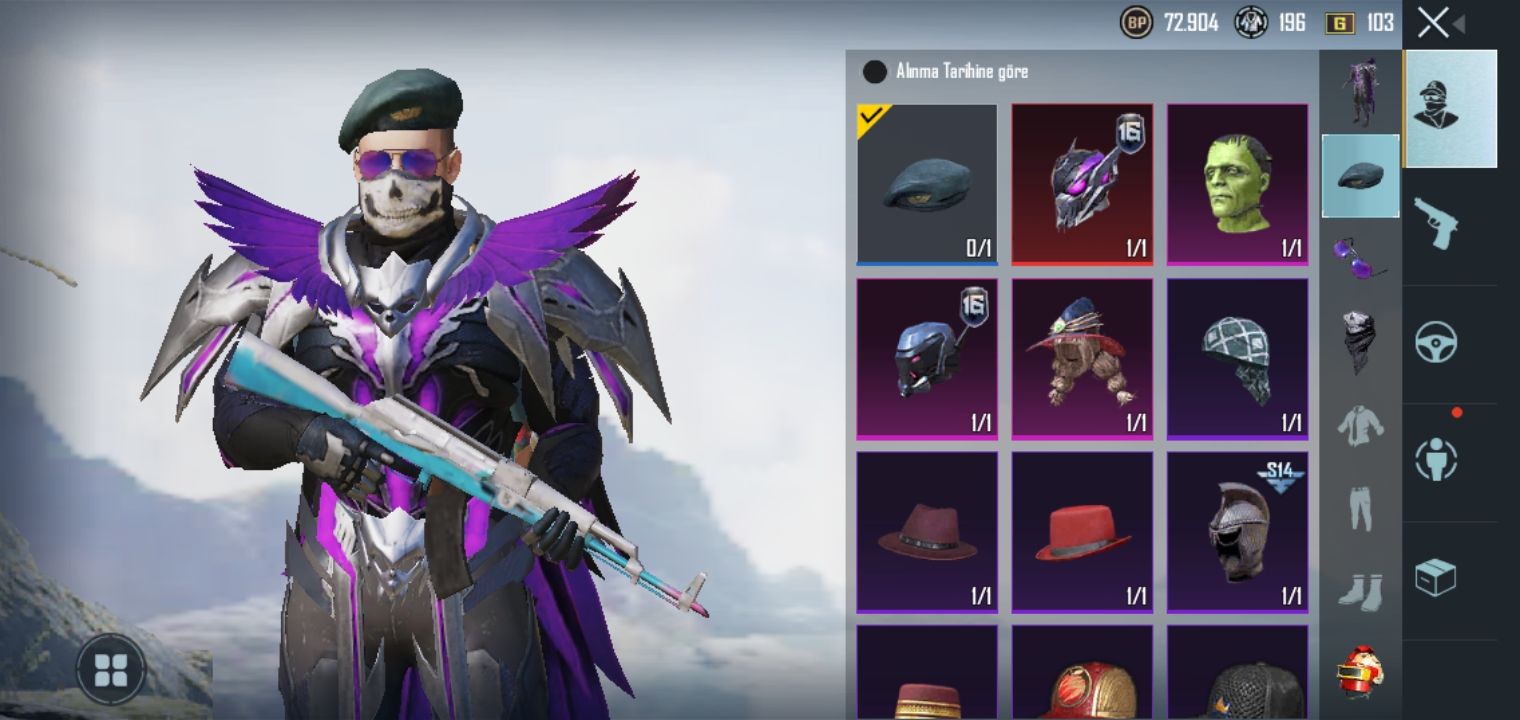Image resolution: width=1520 pixels, height=720 pixels.
Task: Open the face mask category
Action: coord(1360,340)
